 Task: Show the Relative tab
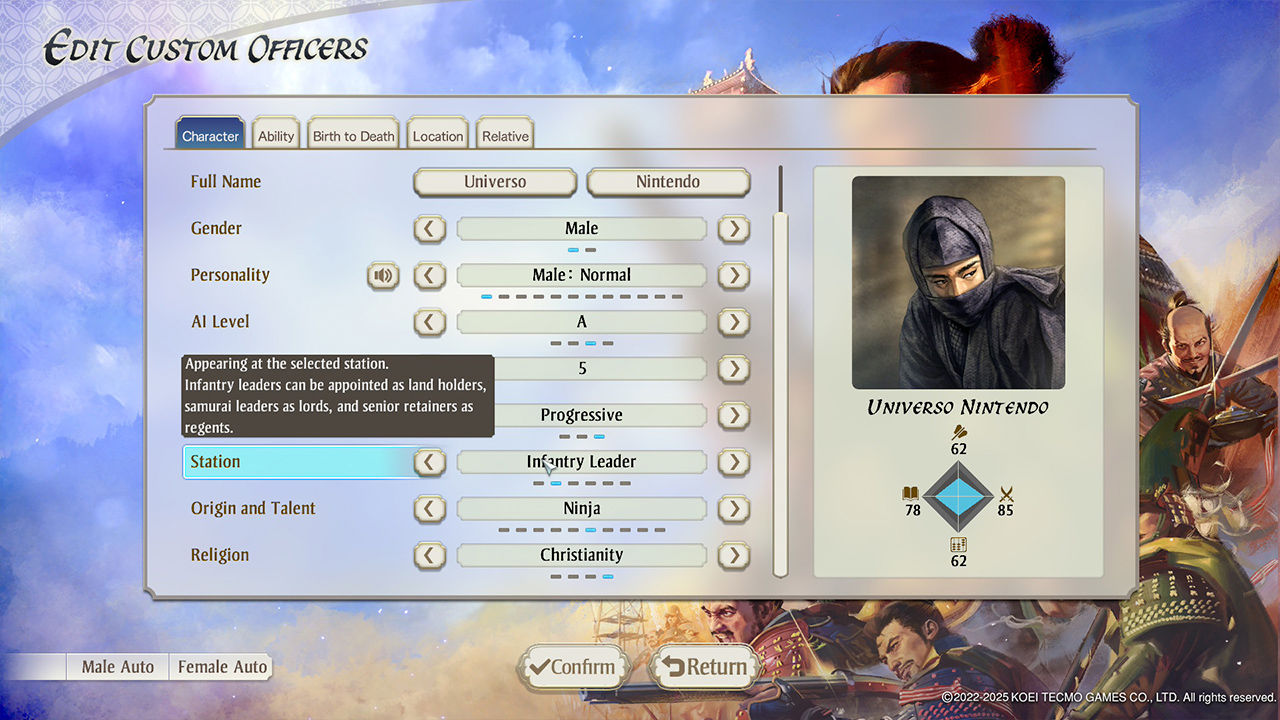pos(505,136)
